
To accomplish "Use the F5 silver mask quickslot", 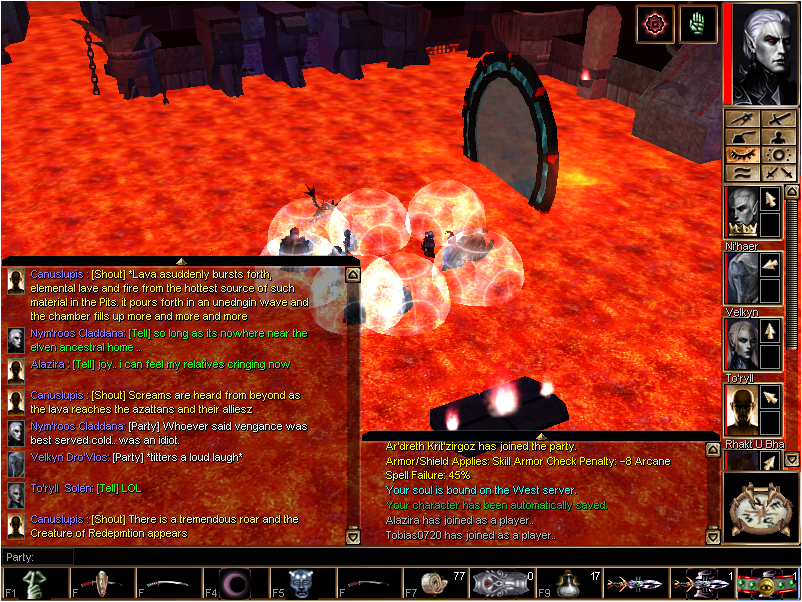I will point(302,584).
